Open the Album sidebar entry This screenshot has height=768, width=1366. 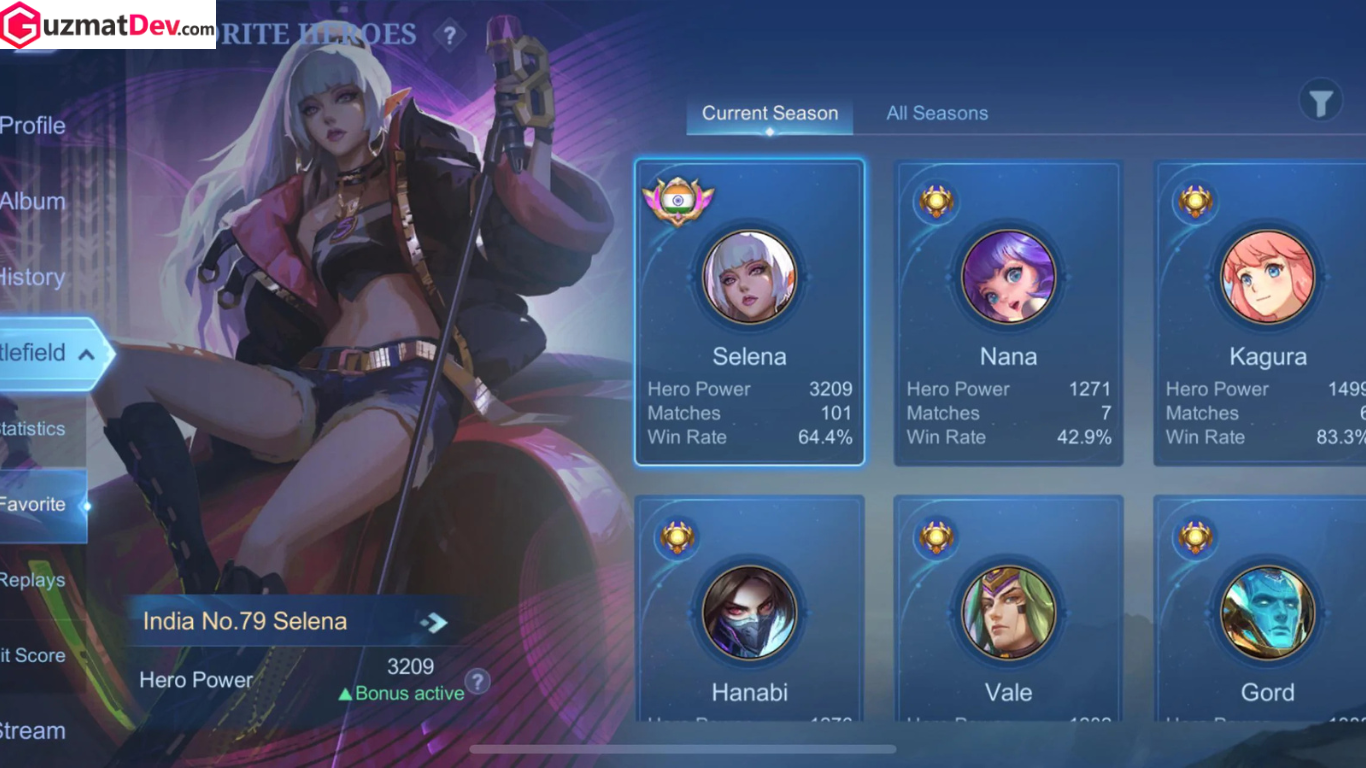click(30, 201)
